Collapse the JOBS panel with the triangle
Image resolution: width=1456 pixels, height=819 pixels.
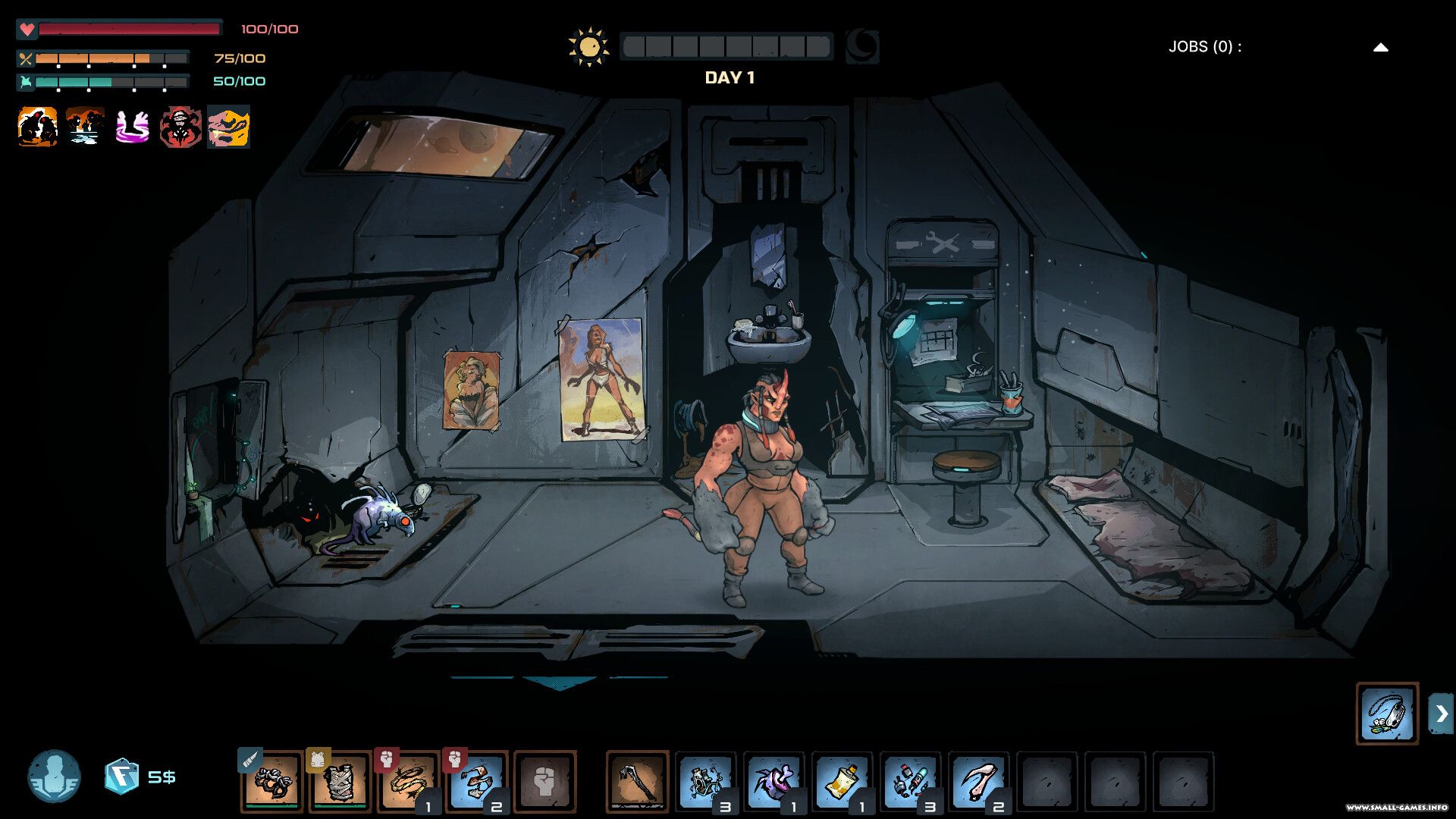[1379, 46]
